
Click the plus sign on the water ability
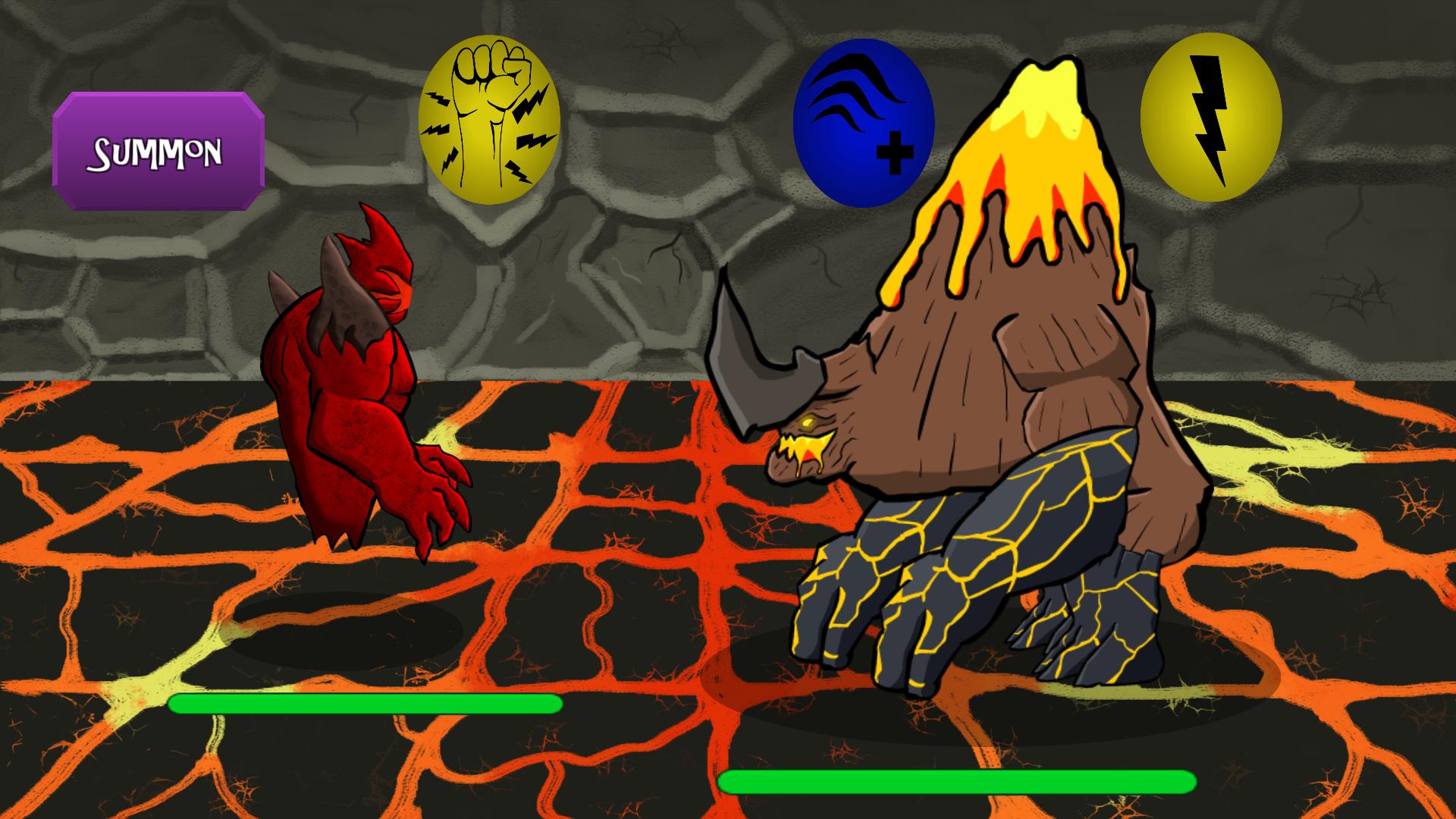pos(895,152)
